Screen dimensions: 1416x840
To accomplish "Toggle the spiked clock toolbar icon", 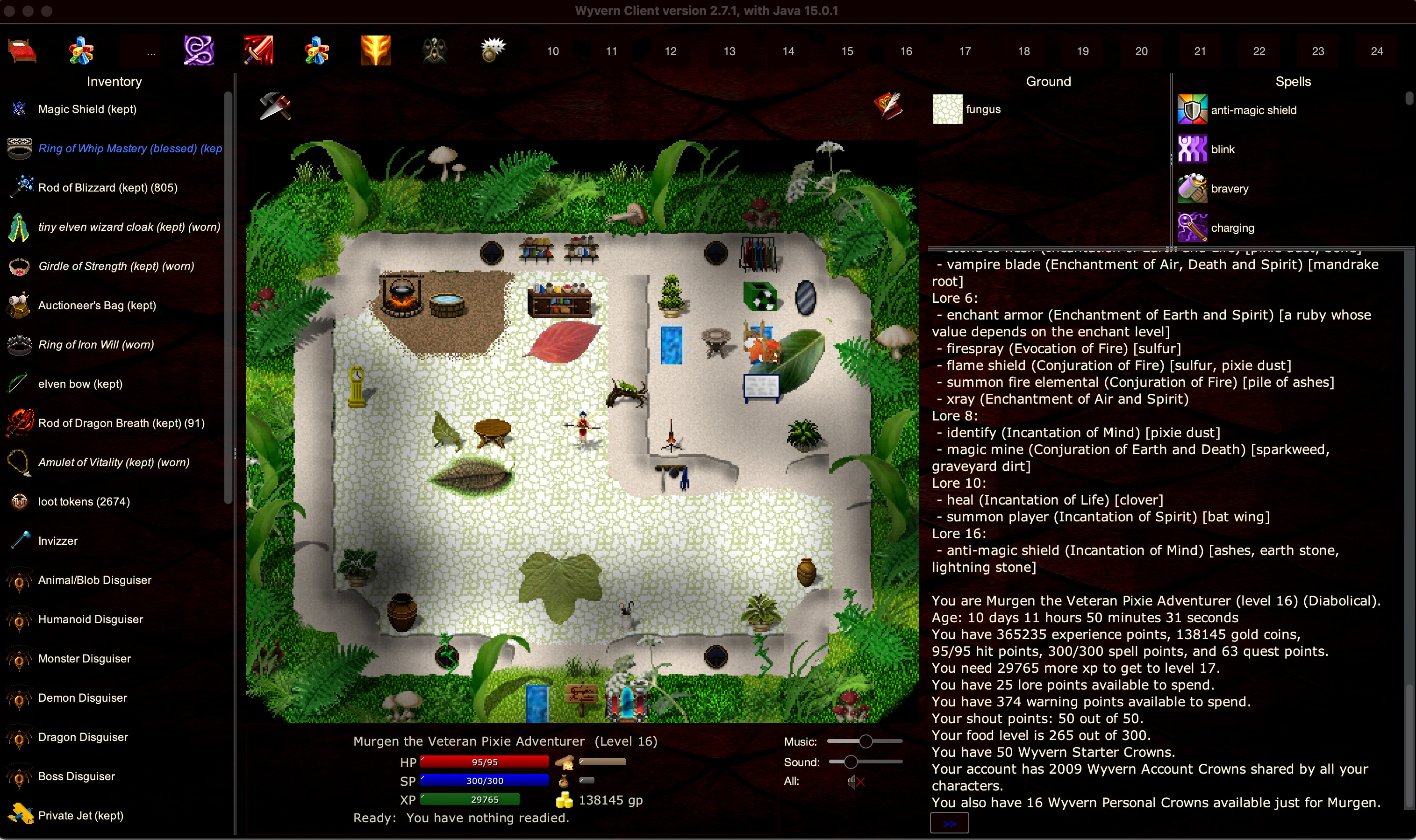I will [493, 50].
